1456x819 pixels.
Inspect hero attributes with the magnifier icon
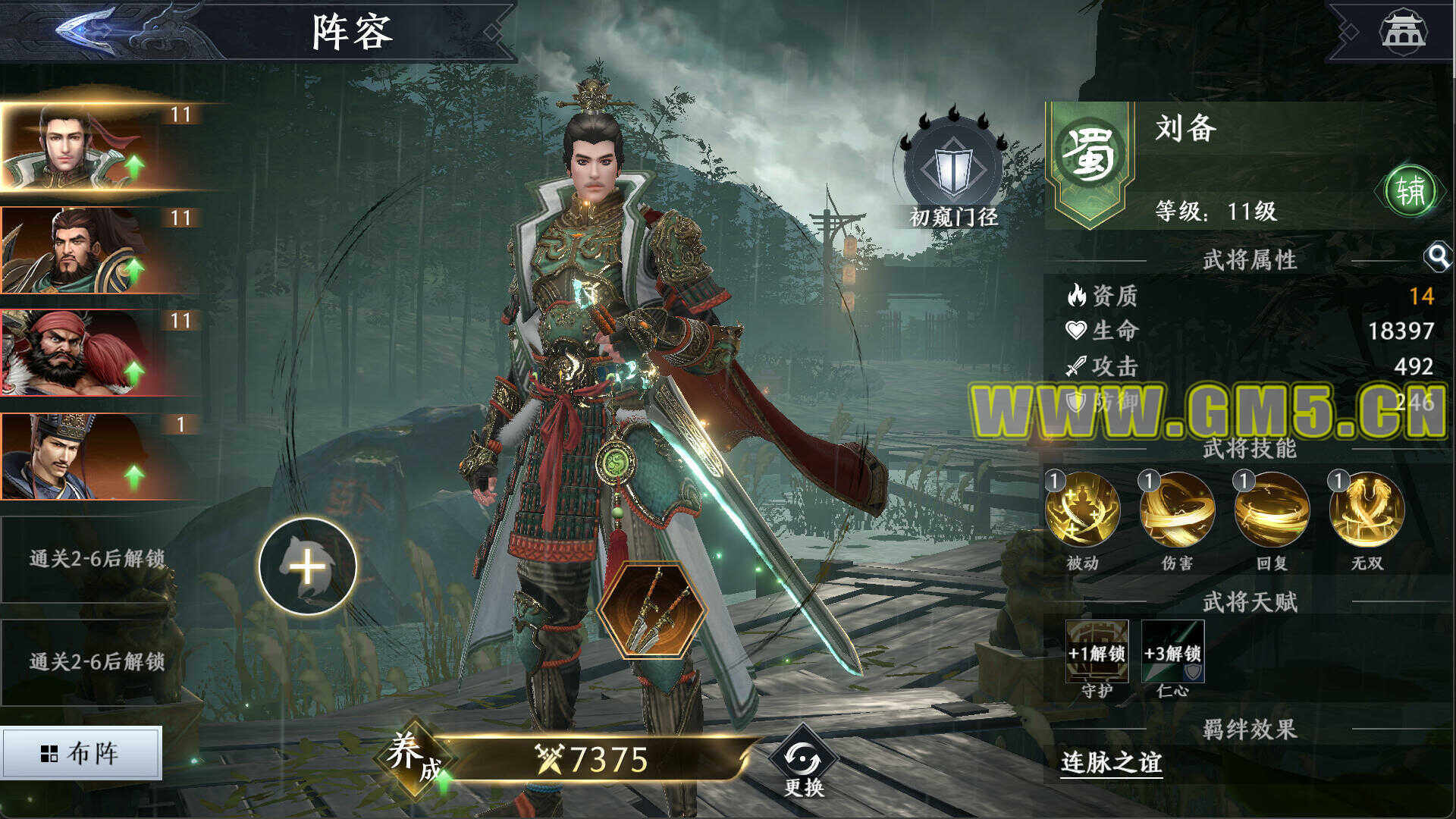(x=1437, y=258)
